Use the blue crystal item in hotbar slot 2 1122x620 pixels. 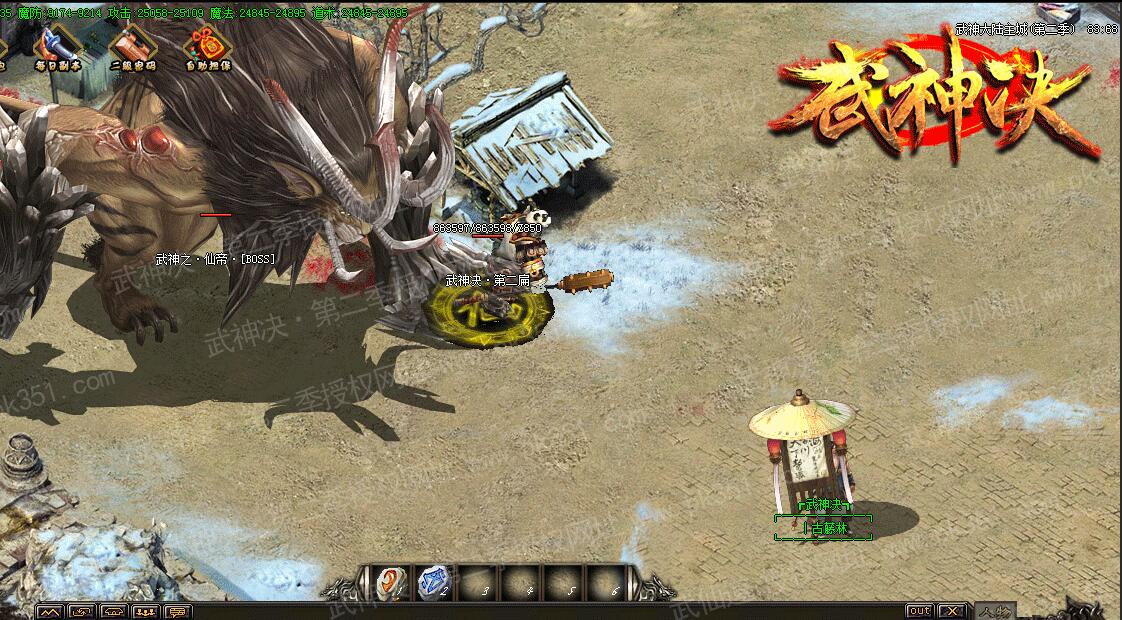433,582
